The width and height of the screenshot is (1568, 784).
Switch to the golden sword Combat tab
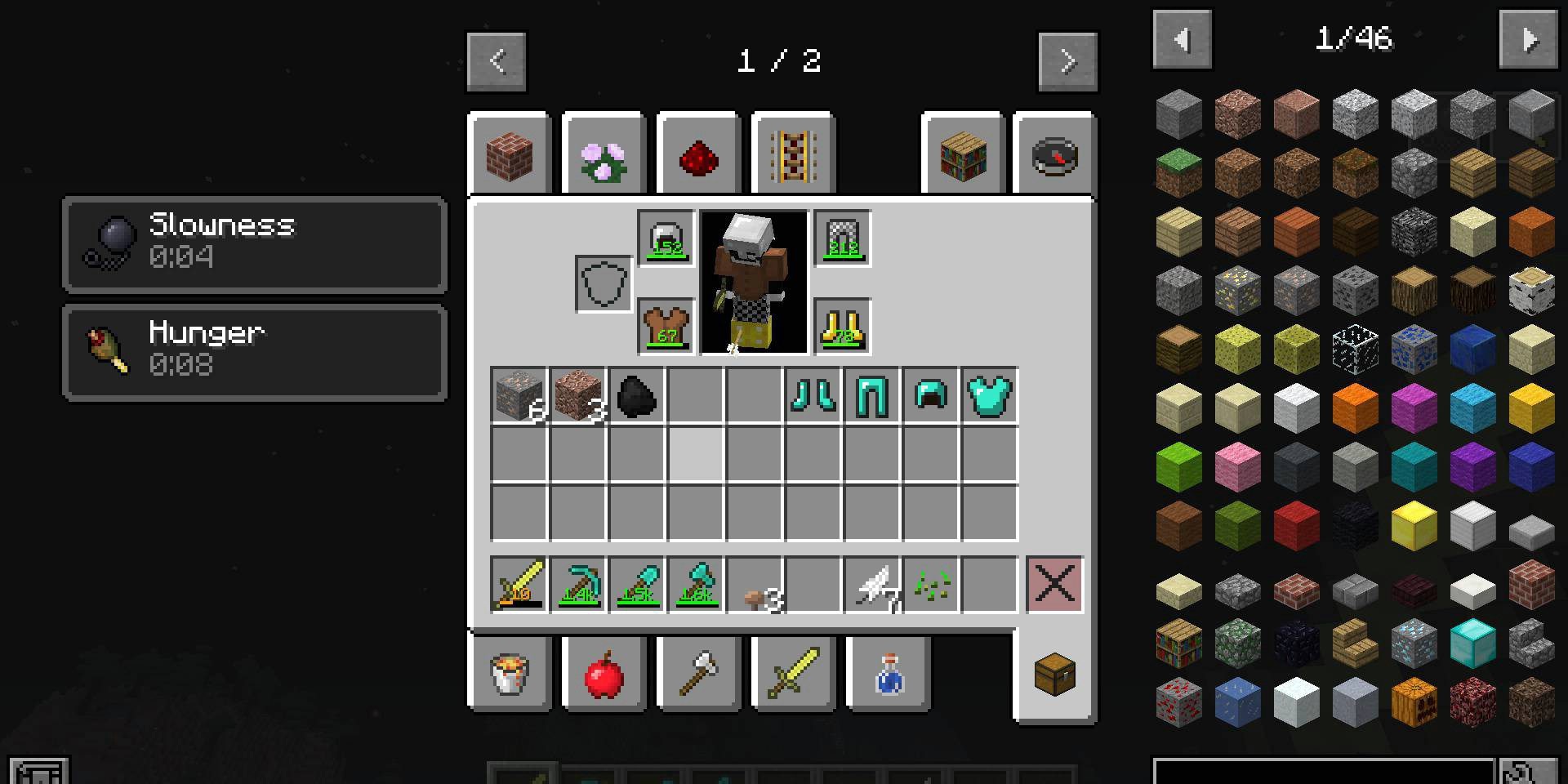click(x=793, y=675)
